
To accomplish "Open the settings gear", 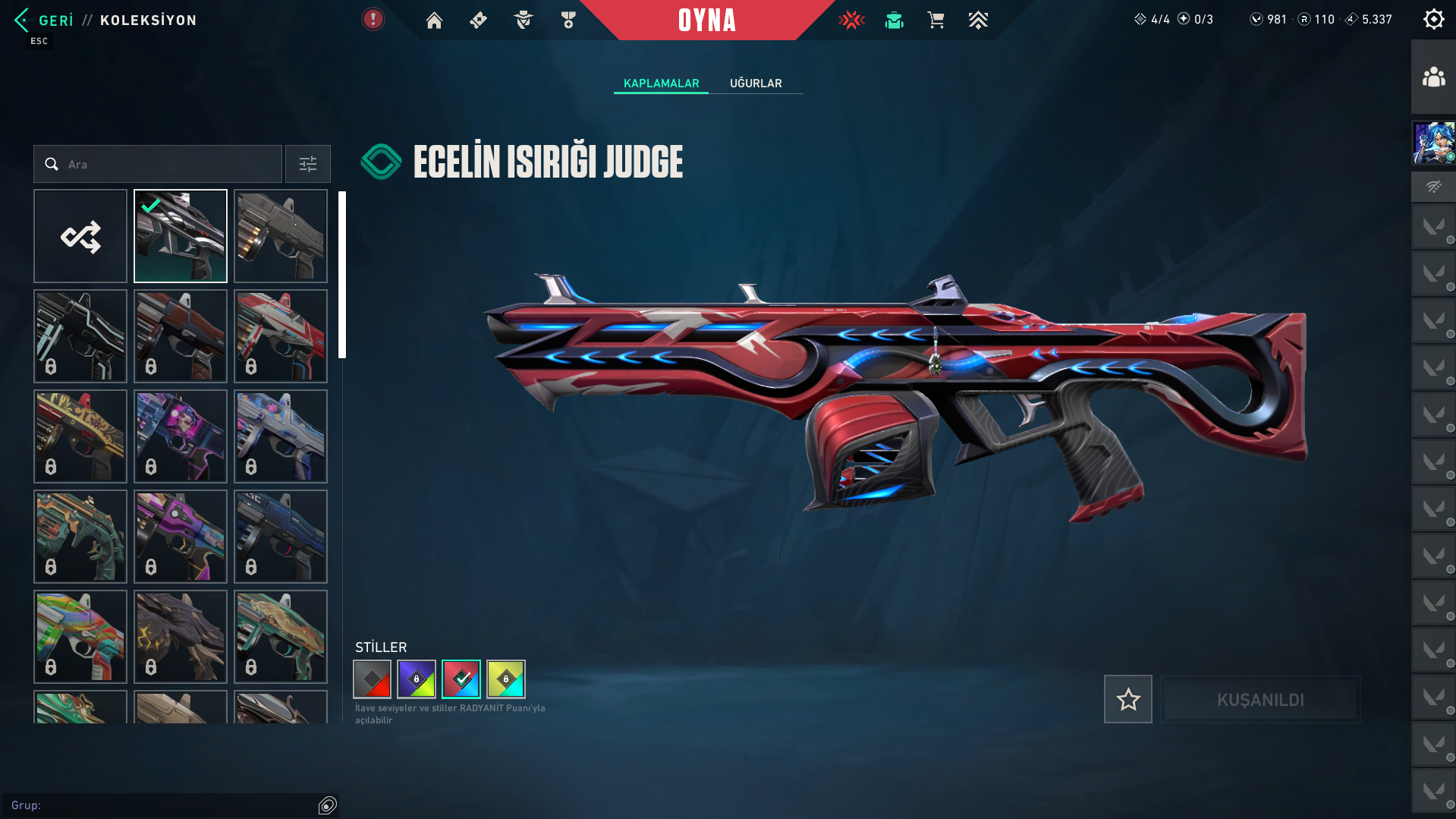I will (1433, 19).
